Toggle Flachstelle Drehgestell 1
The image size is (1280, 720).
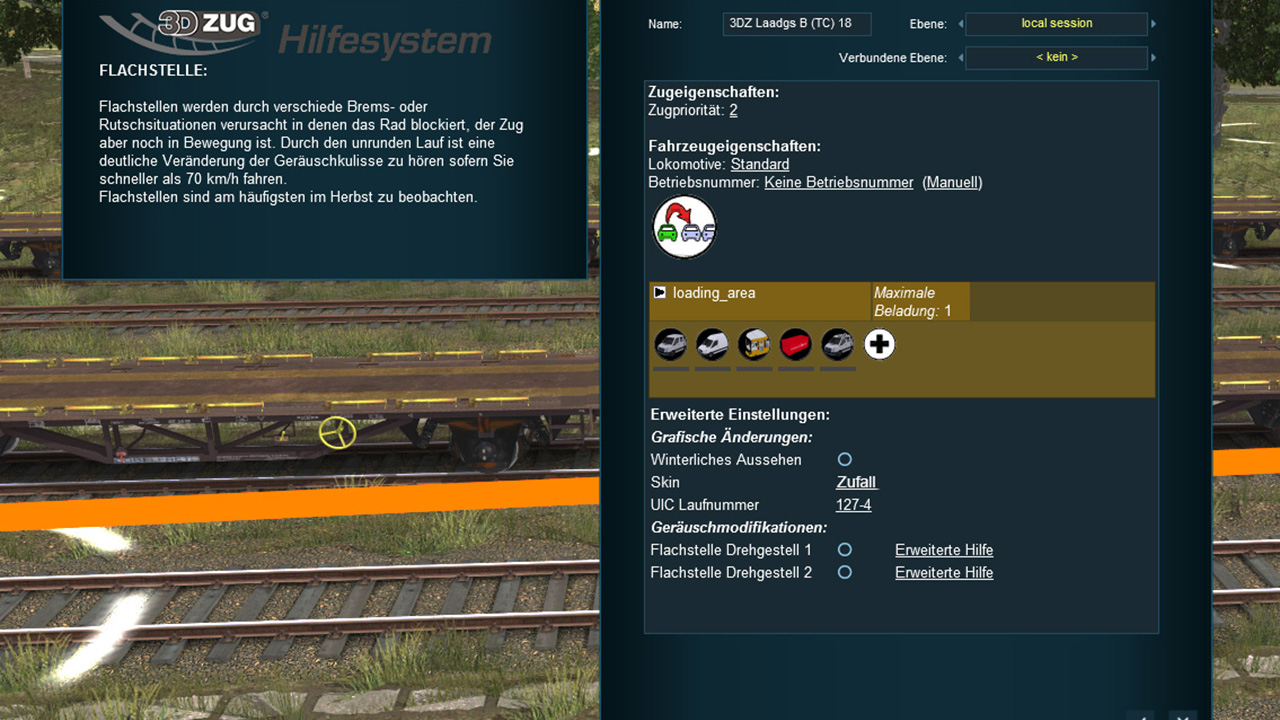(845, 549)
